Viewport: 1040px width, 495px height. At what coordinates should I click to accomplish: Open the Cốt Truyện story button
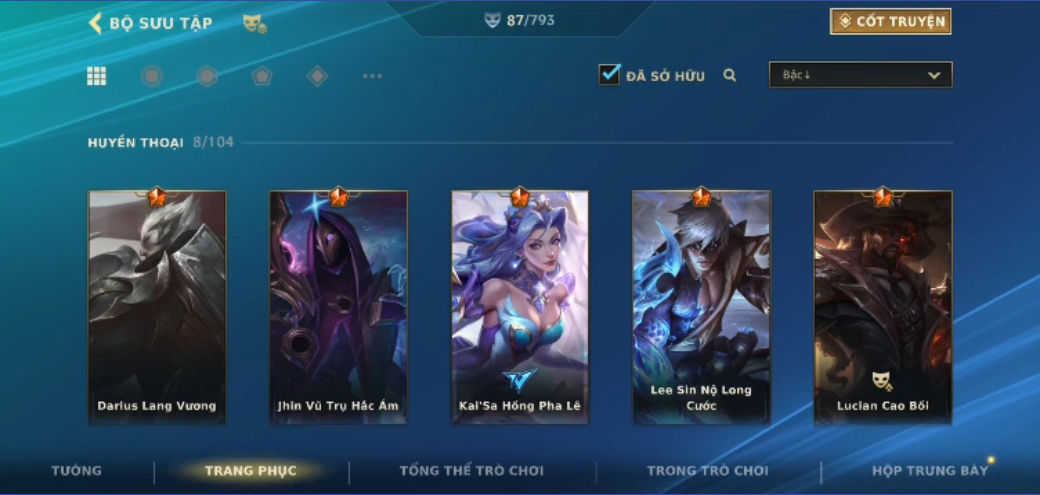890,21
